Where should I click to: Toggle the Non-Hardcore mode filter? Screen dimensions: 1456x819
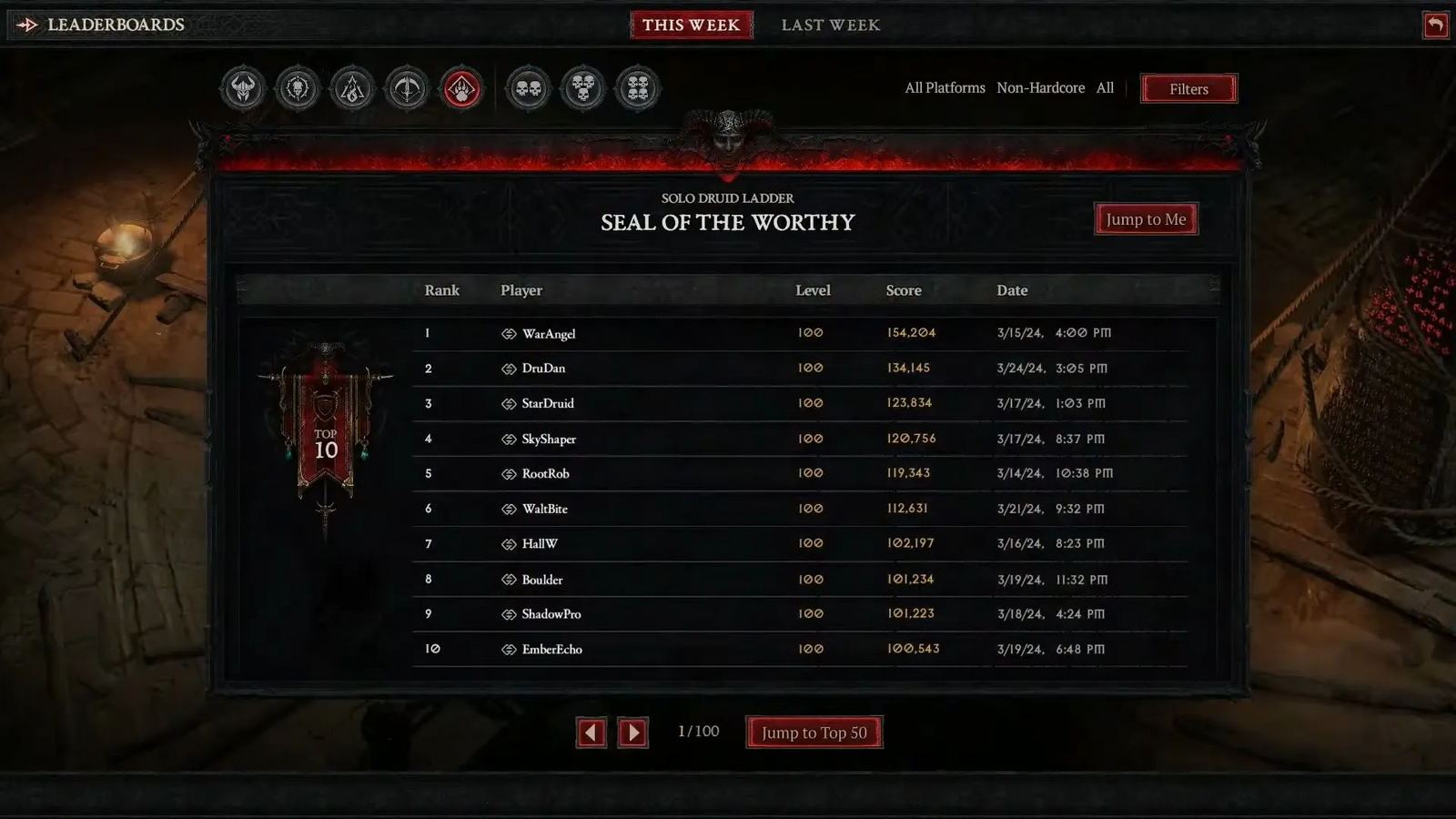[1041, 87]
